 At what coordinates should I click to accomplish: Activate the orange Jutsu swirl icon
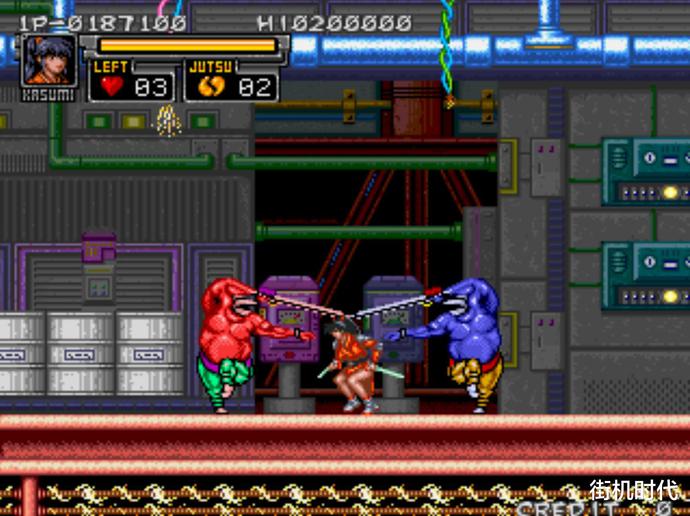tap(209, 86)
